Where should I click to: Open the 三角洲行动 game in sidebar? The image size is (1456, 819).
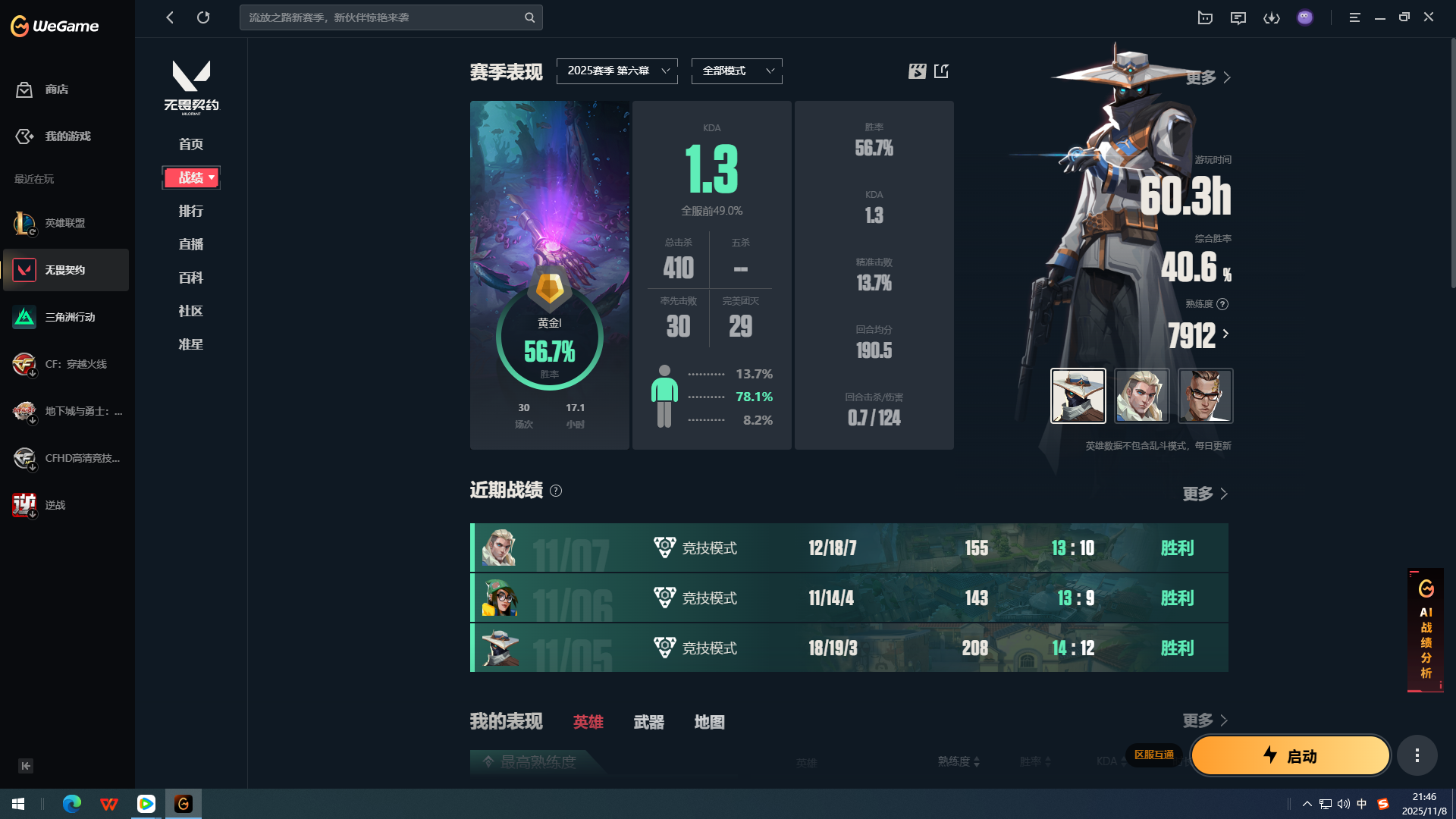[69, 317]
